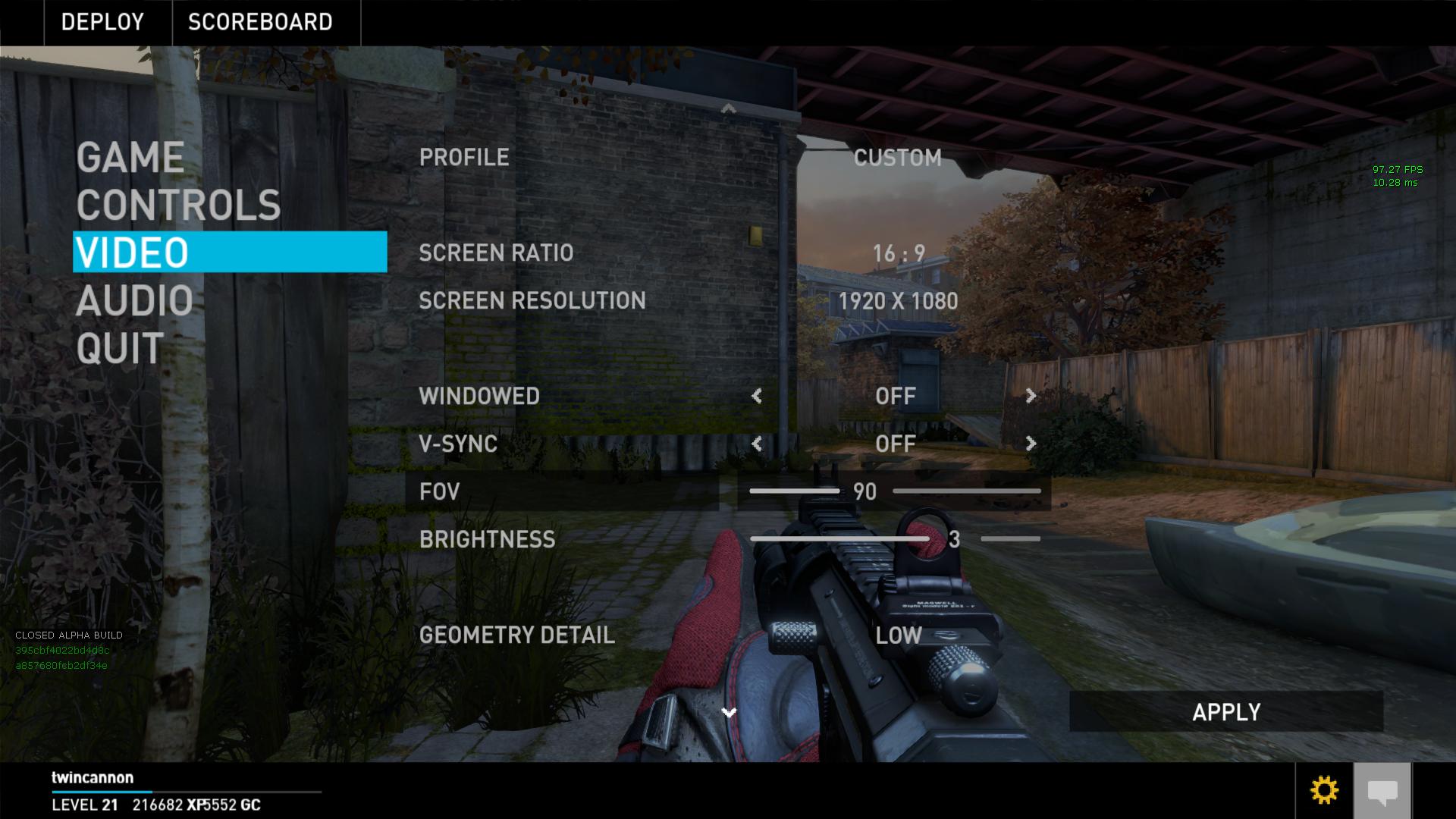Switch to the SCOREBOARD tab

point(260,22)
